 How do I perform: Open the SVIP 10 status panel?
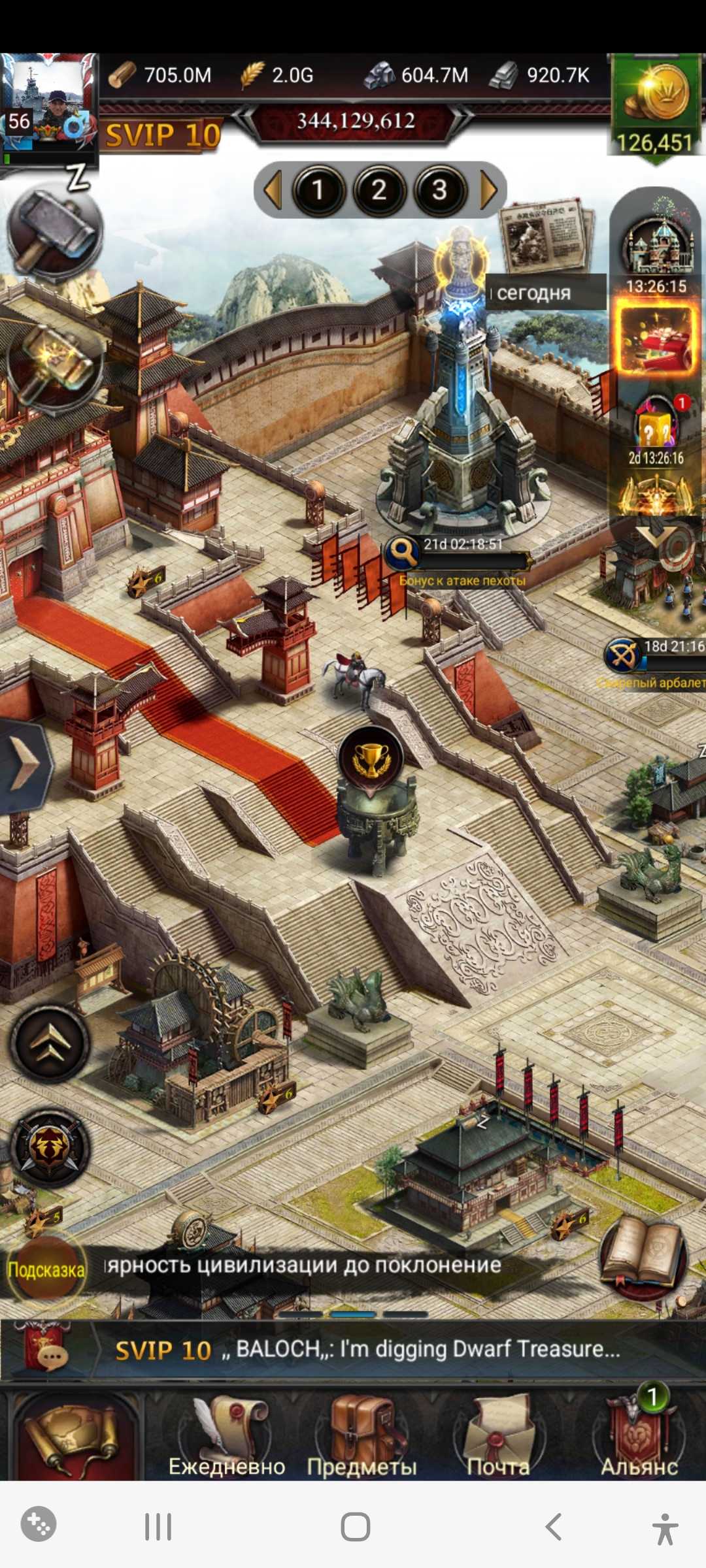(163, 136)
